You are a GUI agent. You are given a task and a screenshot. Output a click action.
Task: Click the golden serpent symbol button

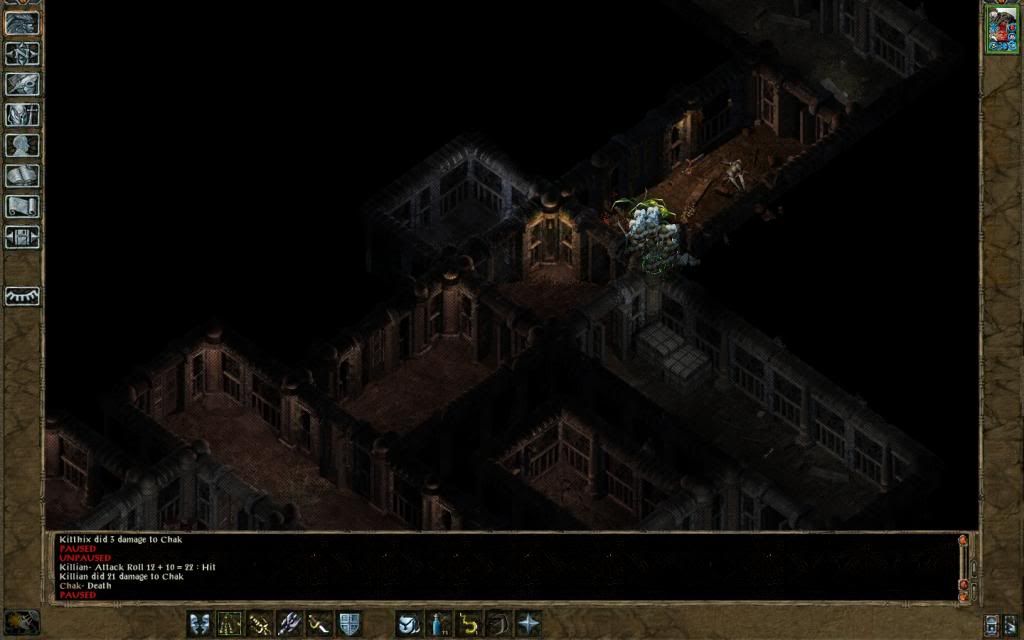pos(468,623)
